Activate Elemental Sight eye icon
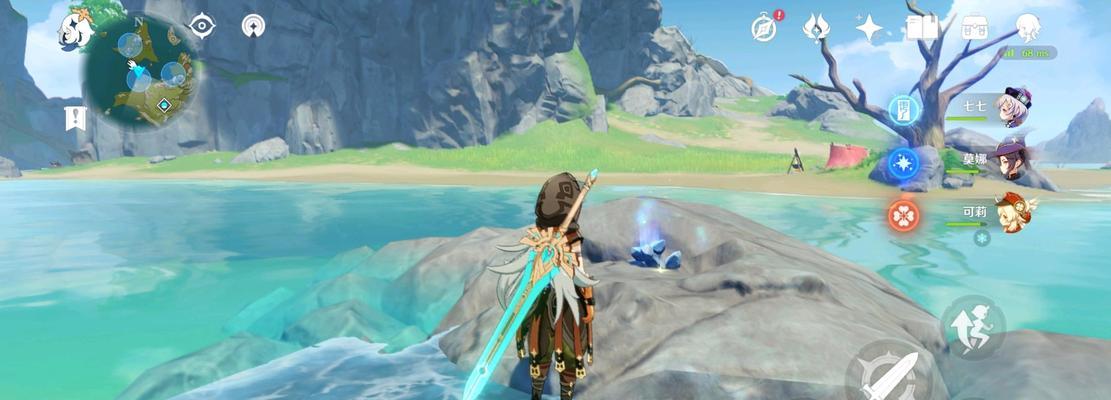1111x400 pixels. [202, 26]
